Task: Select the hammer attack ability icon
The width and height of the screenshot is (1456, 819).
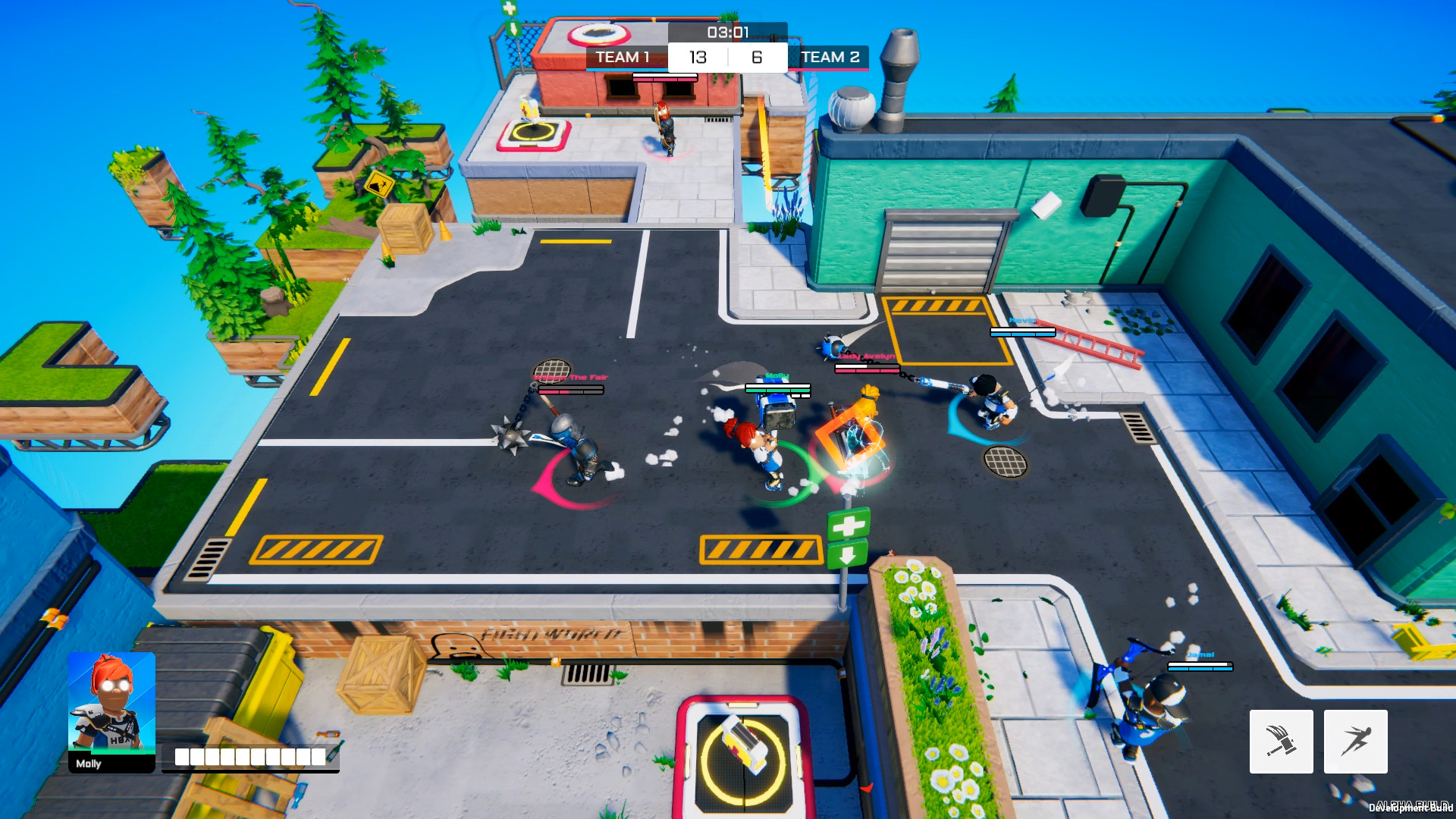Action: tap(1282, 742)
